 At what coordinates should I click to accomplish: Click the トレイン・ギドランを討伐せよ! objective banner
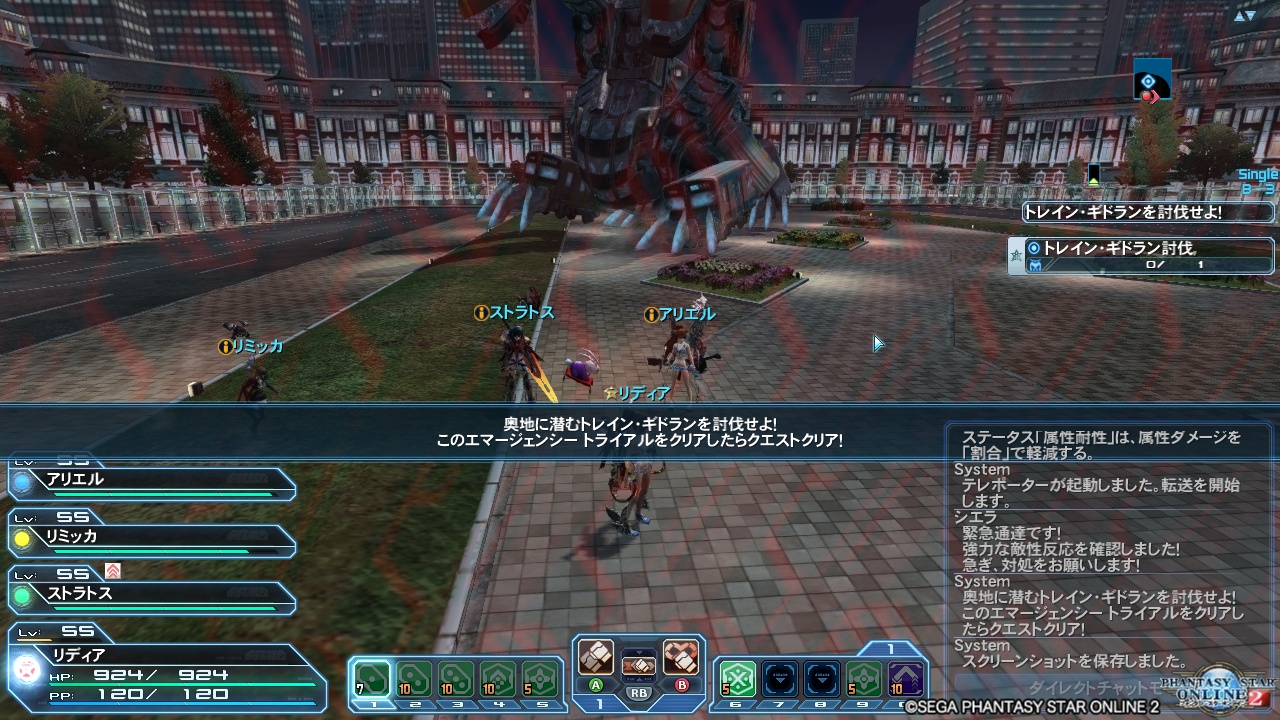pos(1148,212)
